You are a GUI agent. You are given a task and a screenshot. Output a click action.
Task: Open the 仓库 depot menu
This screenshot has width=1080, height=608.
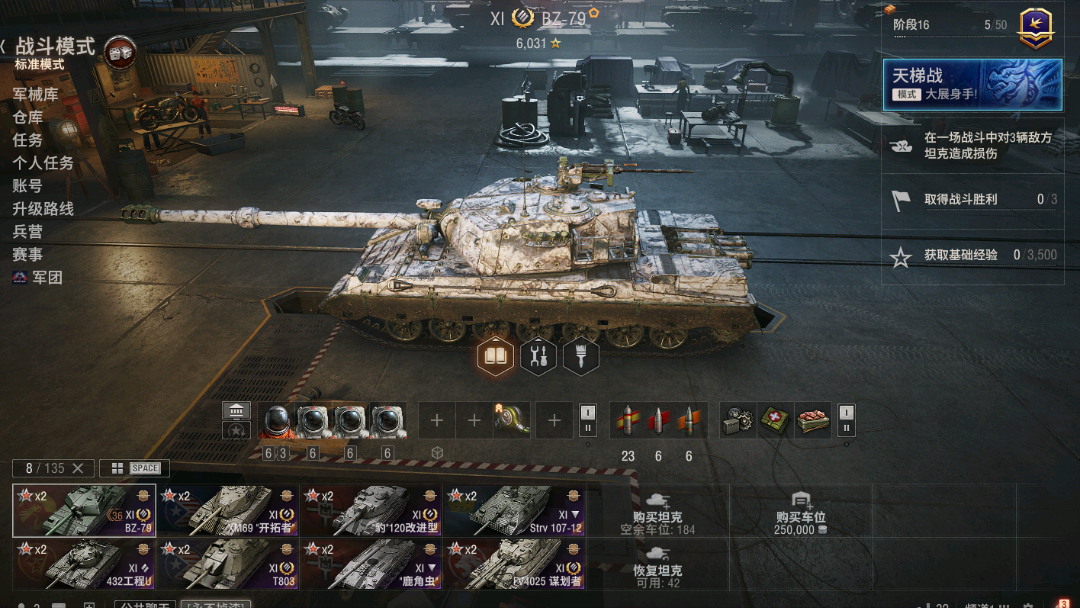coord(27,117)
